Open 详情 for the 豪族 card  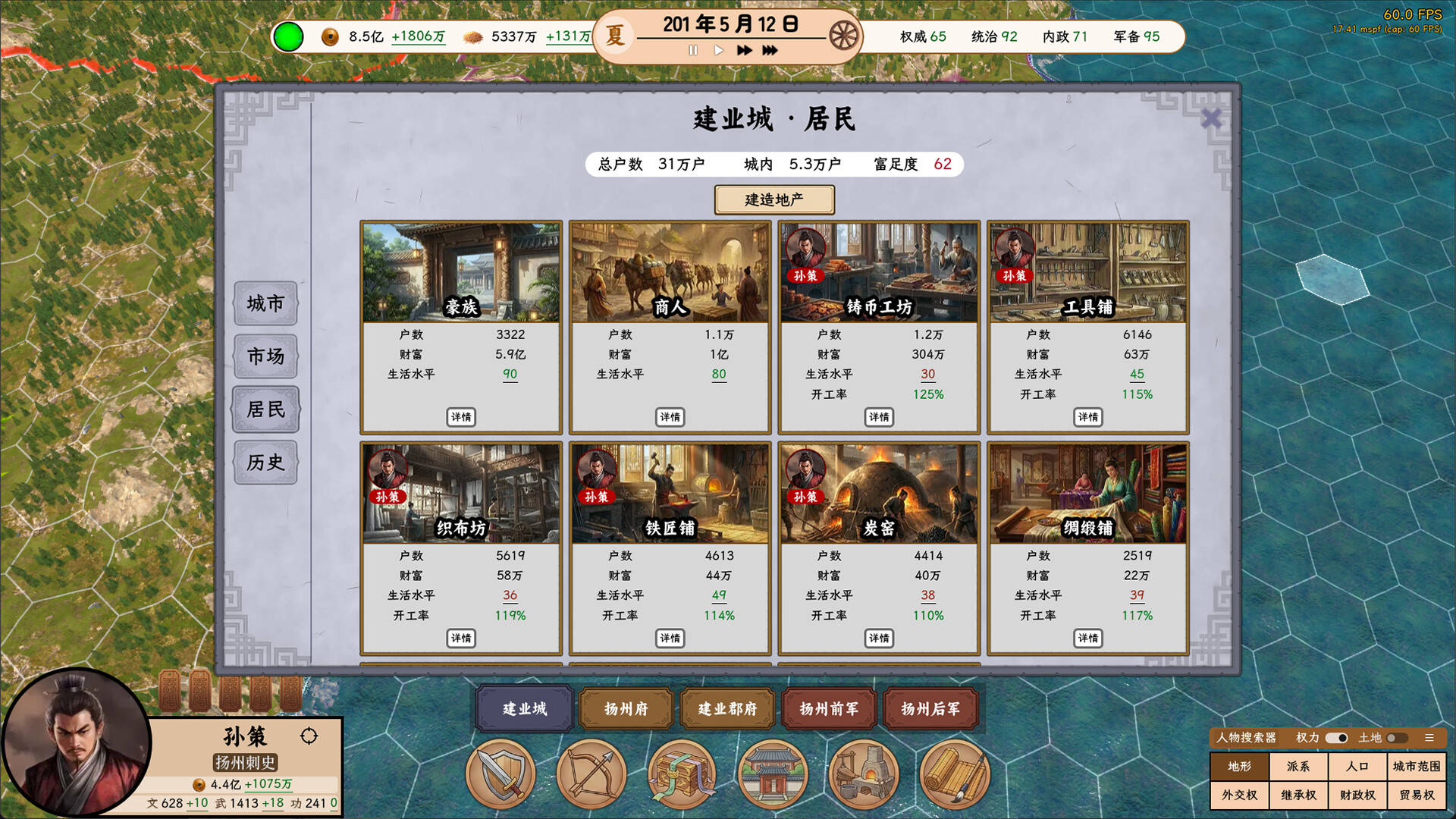tap(461, 417)
